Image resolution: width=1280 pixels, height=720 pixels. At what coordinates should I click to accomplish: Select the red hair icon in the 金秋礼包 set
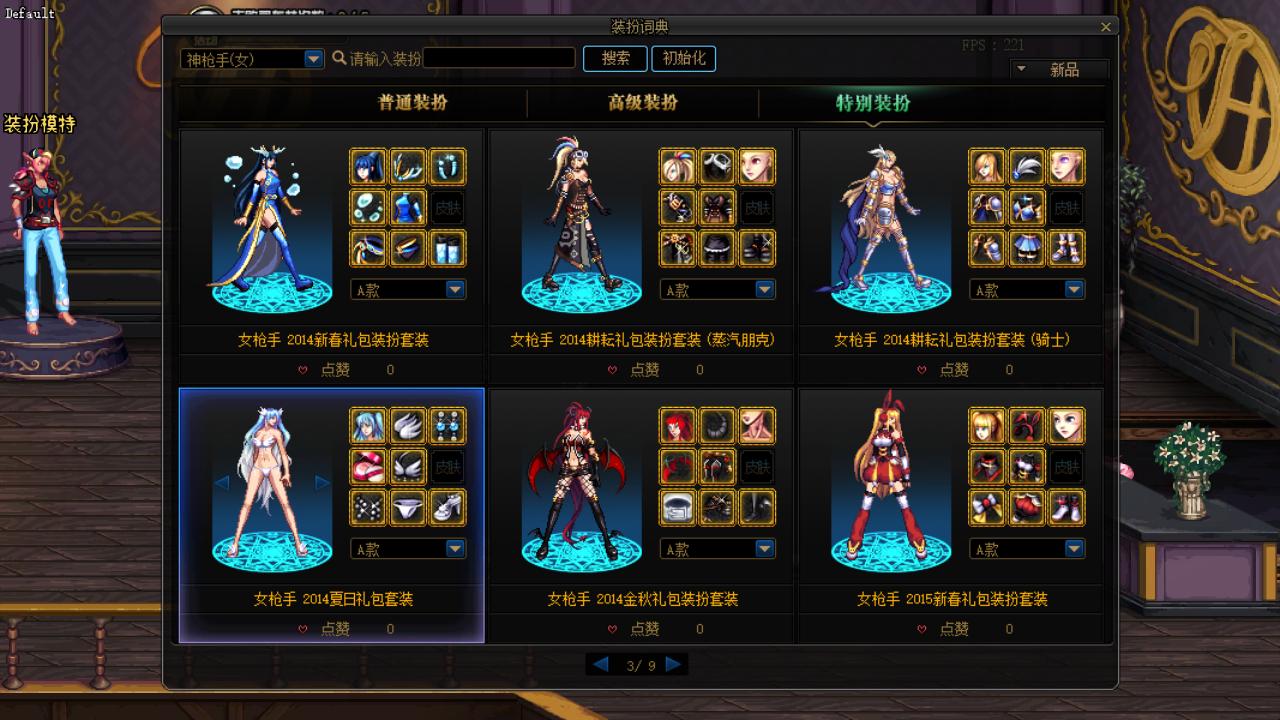[676, 426]
